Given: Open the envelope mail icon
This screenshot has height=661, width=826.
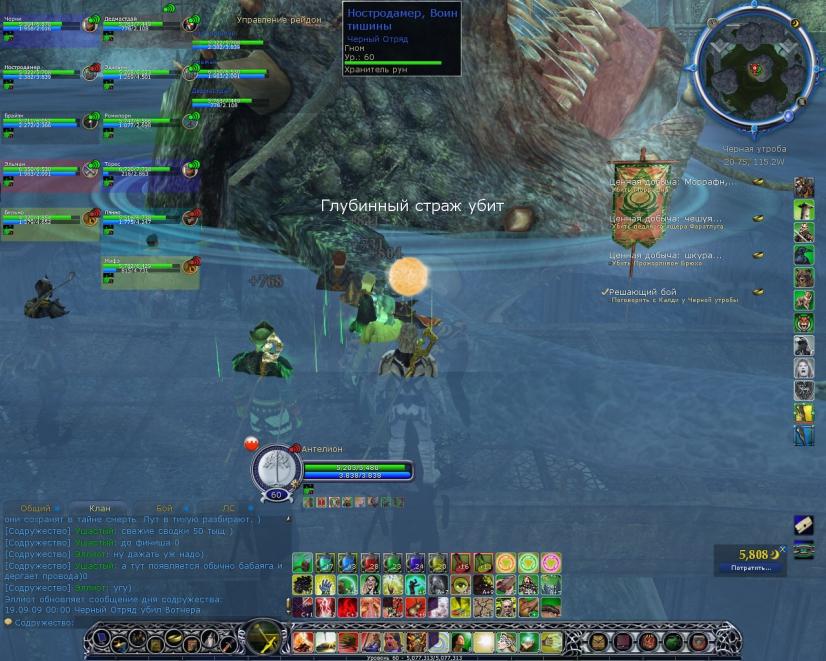Looking at the screenshot, I should (x=803, y=525).
